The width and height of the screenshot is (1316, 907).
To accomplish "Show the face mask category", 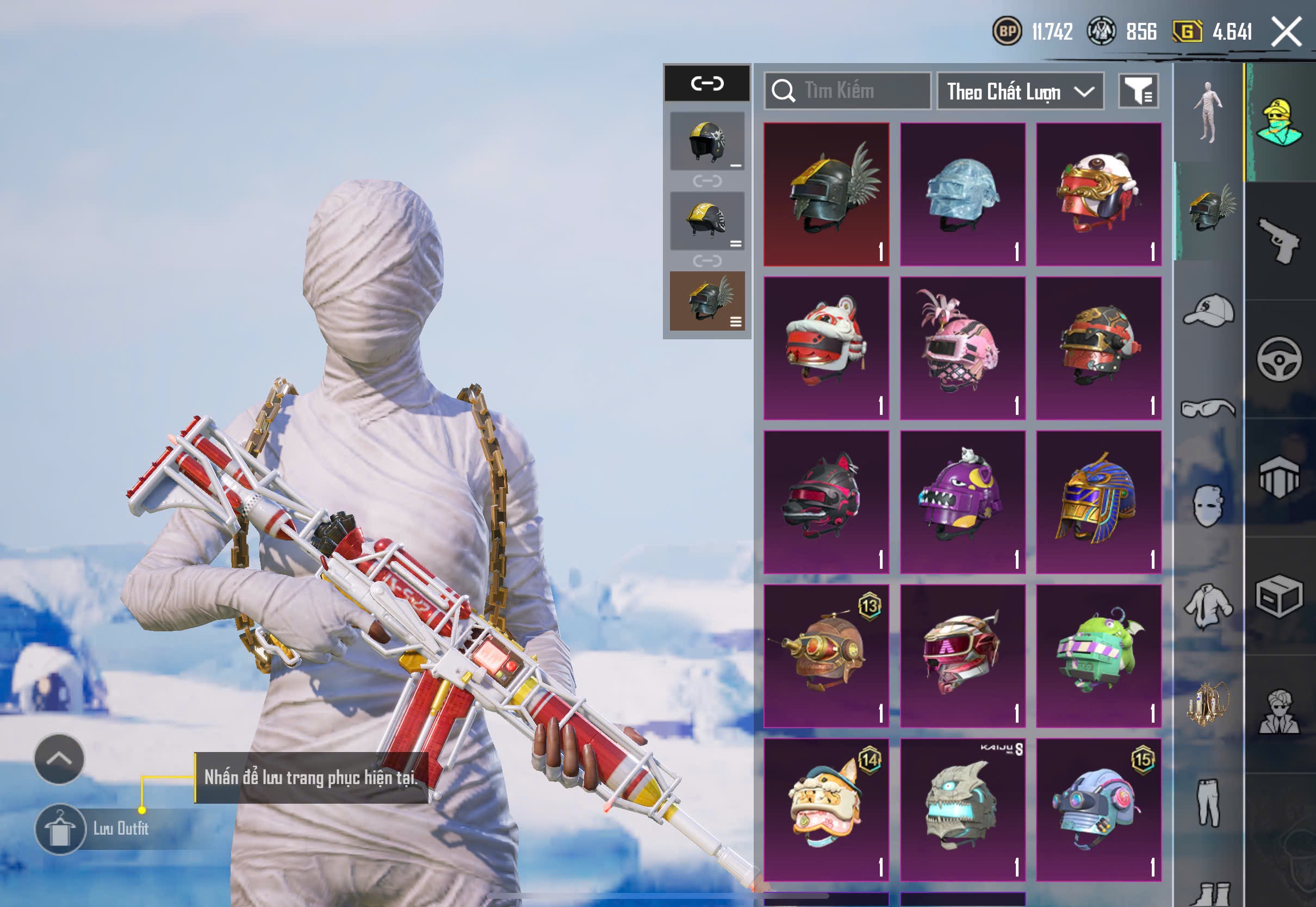I will pos(1209,506).
